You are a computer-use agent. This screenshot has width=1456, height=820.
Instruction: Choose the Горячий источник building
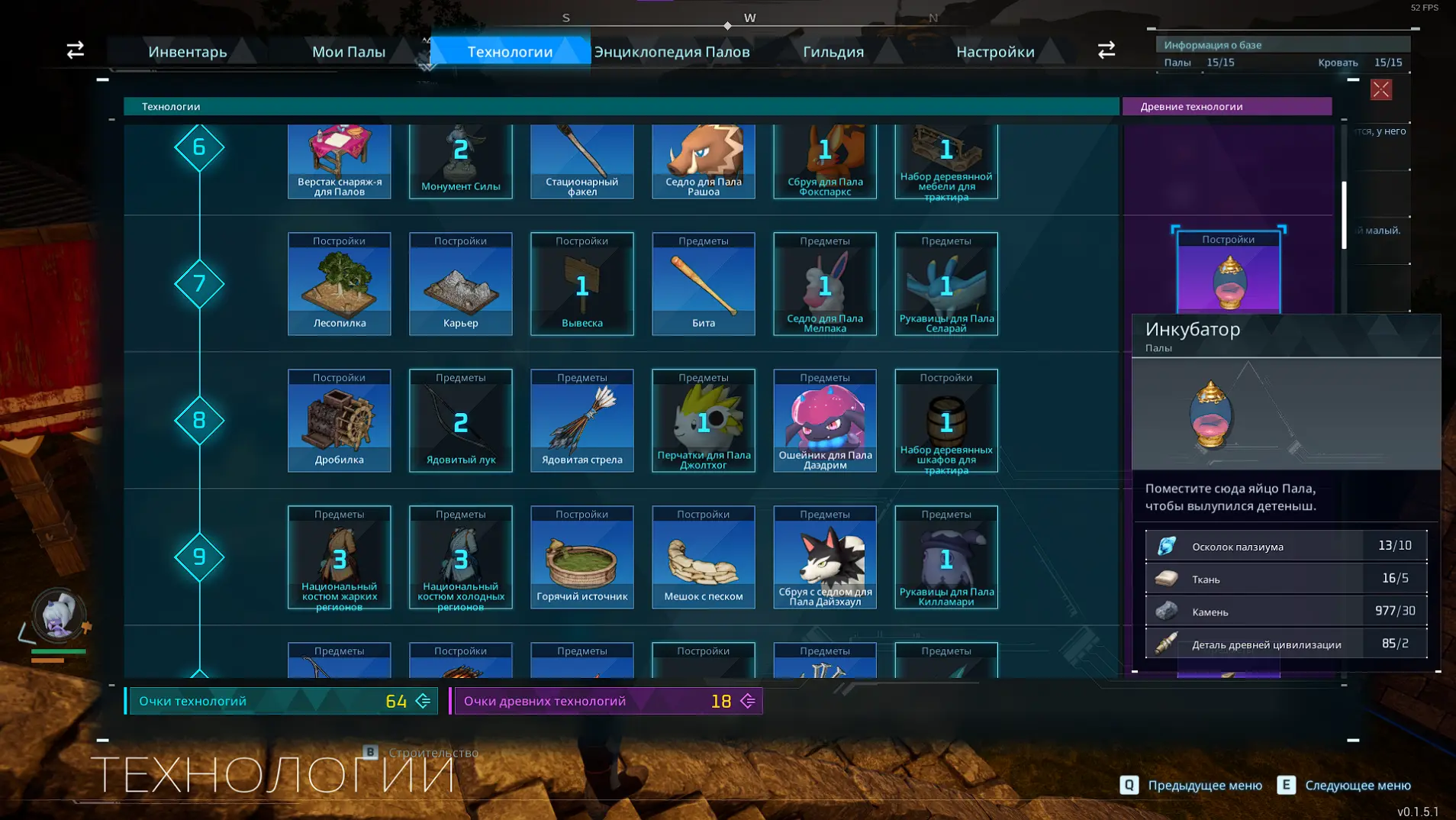582,557
